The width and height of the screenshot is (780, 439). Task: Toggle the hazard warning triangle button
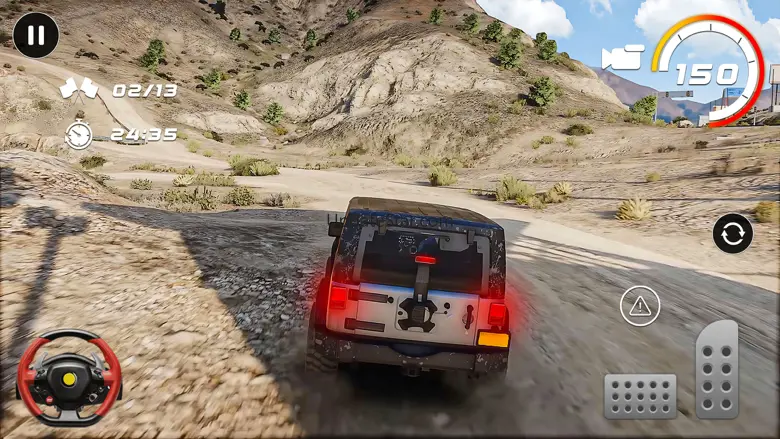640,305
